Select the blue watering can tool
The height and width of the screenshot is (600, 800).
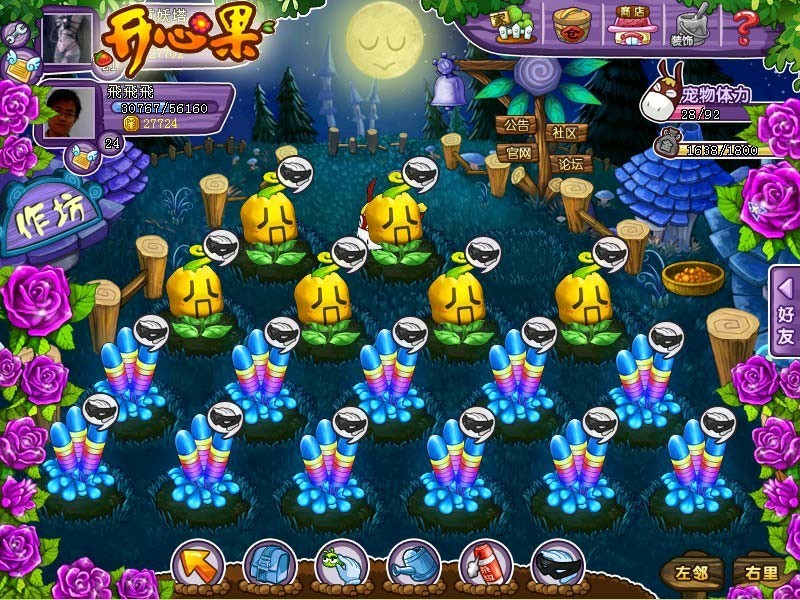(414, 567)
